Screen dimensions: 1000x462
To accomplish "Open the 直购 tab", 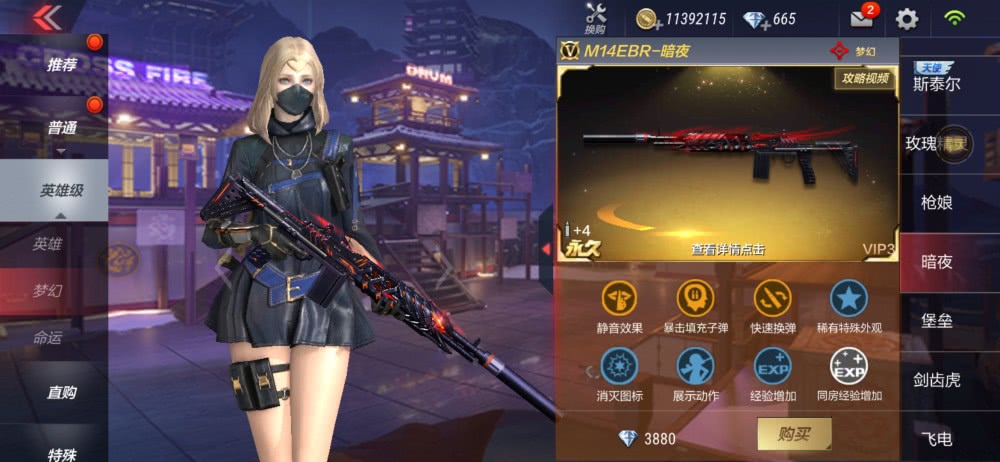I will tap(61, 392).
